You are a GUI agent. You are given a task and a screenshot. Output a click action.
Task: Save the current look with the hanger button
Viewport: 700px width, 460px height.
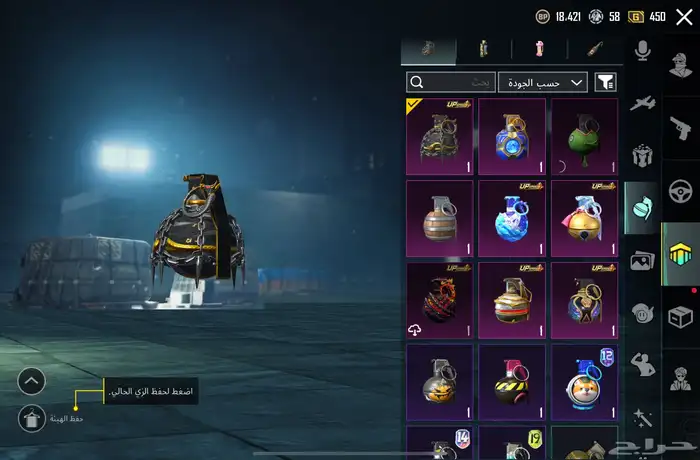pos(32,418)
